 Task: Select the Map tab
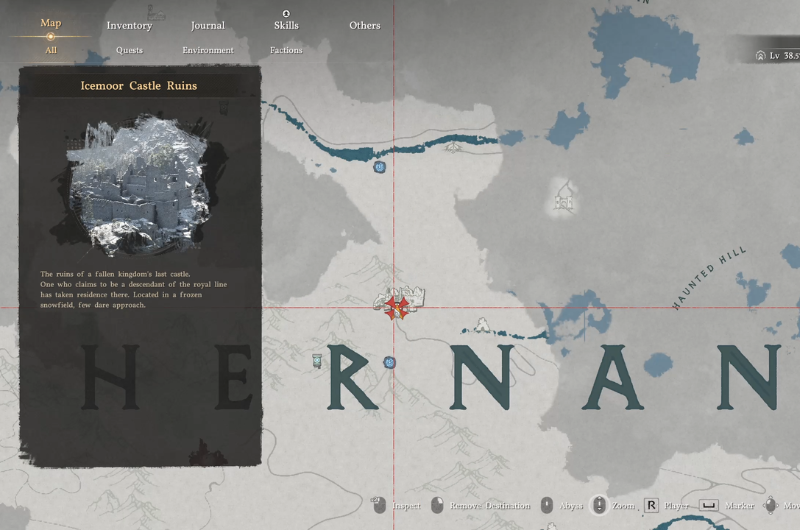tap(50, 23)
